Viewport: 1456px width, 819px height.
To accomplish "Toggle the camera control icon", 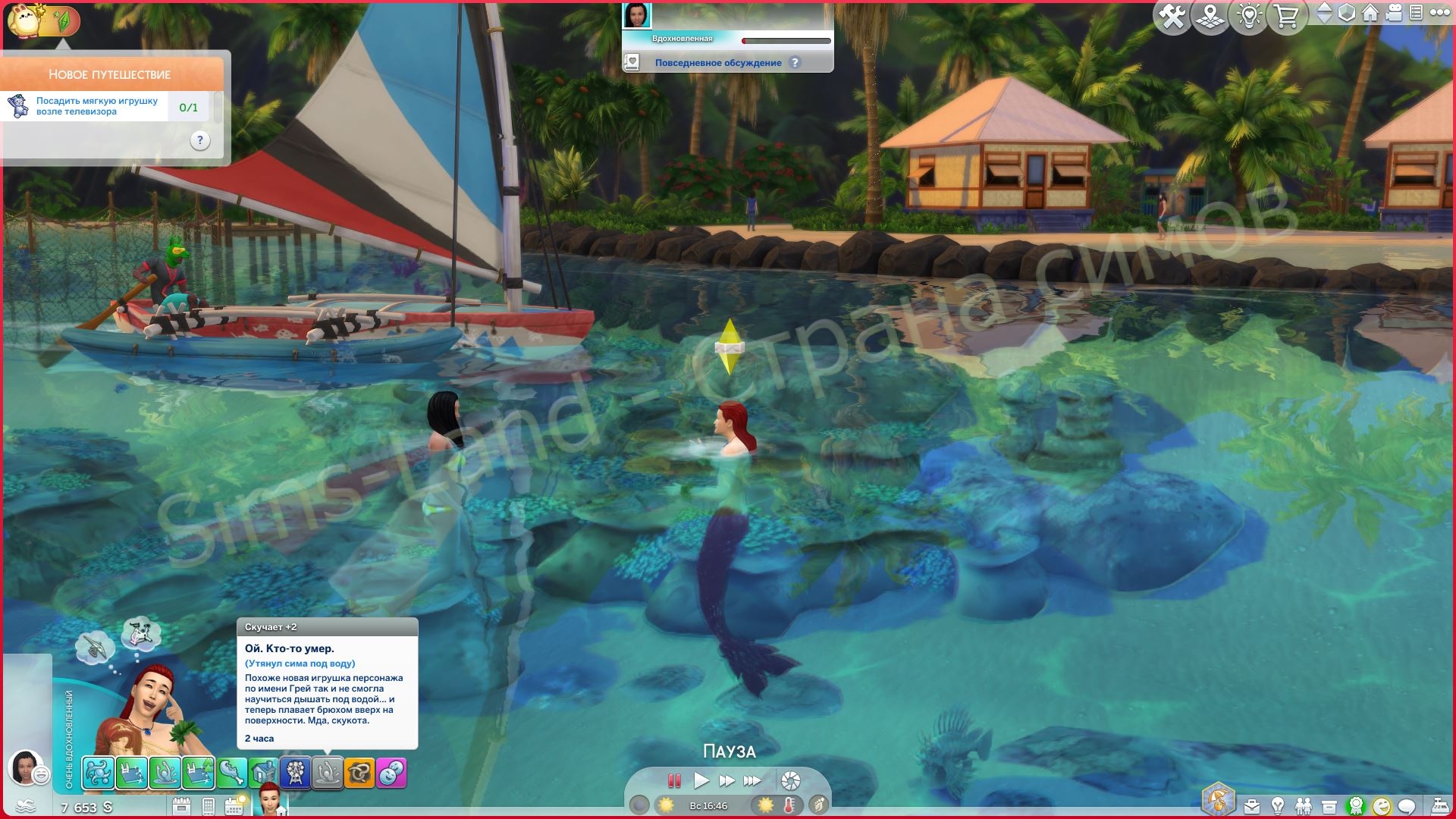I will click(x=1393, y=13).
